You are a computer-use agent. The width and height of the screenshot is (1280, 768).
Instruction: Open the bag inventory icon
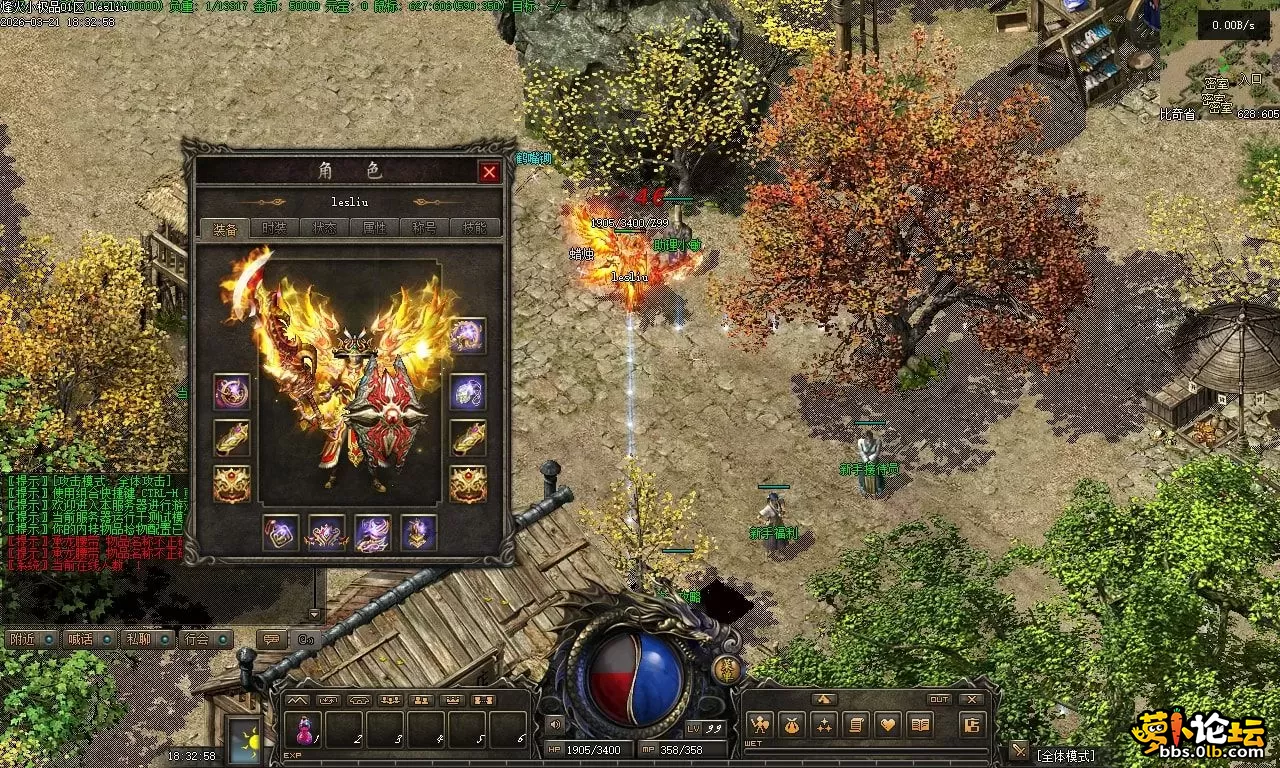[792, 724]
